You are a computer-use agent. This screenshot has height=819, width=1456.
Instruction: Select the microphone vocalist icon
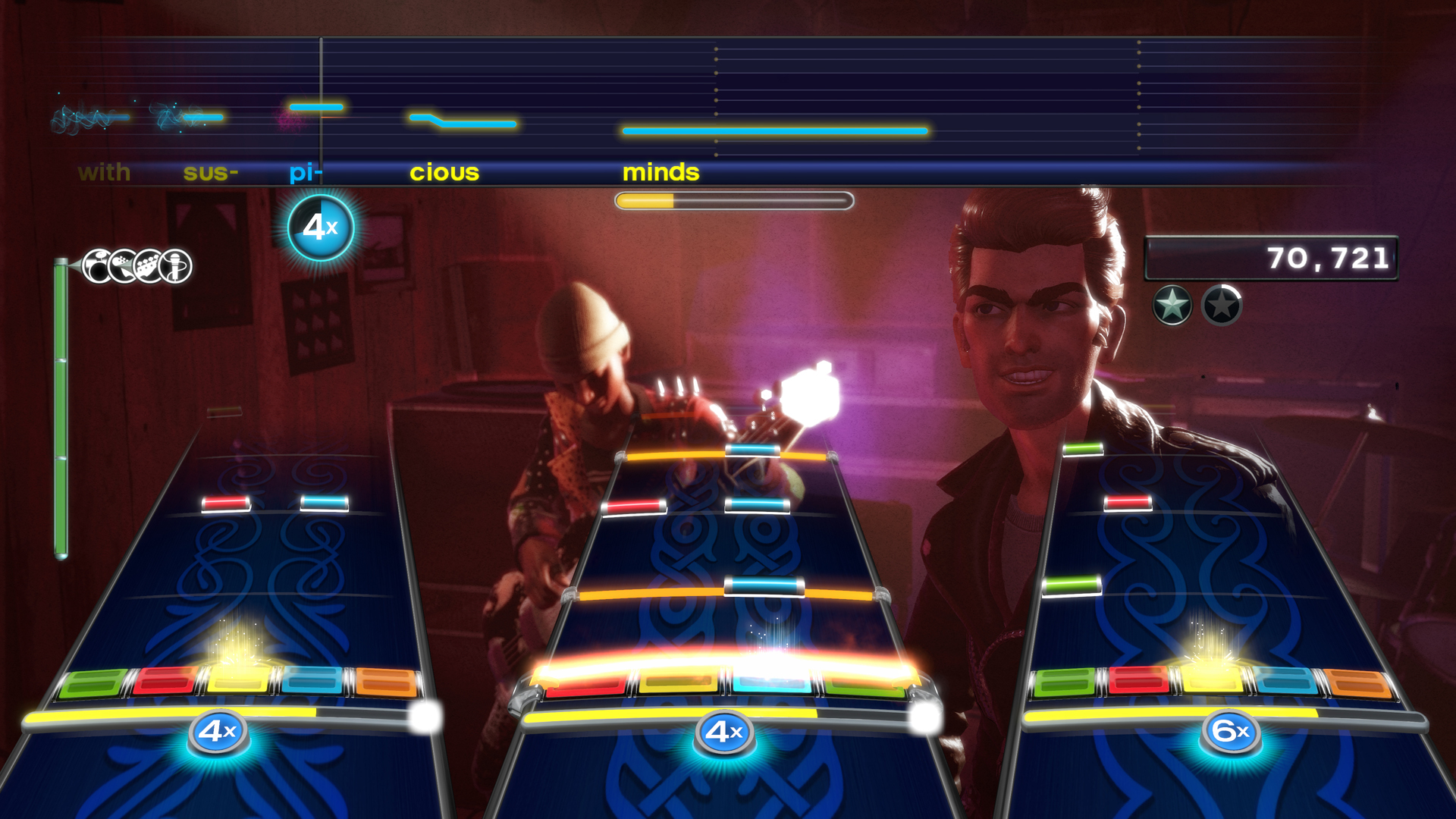point(174,265)
